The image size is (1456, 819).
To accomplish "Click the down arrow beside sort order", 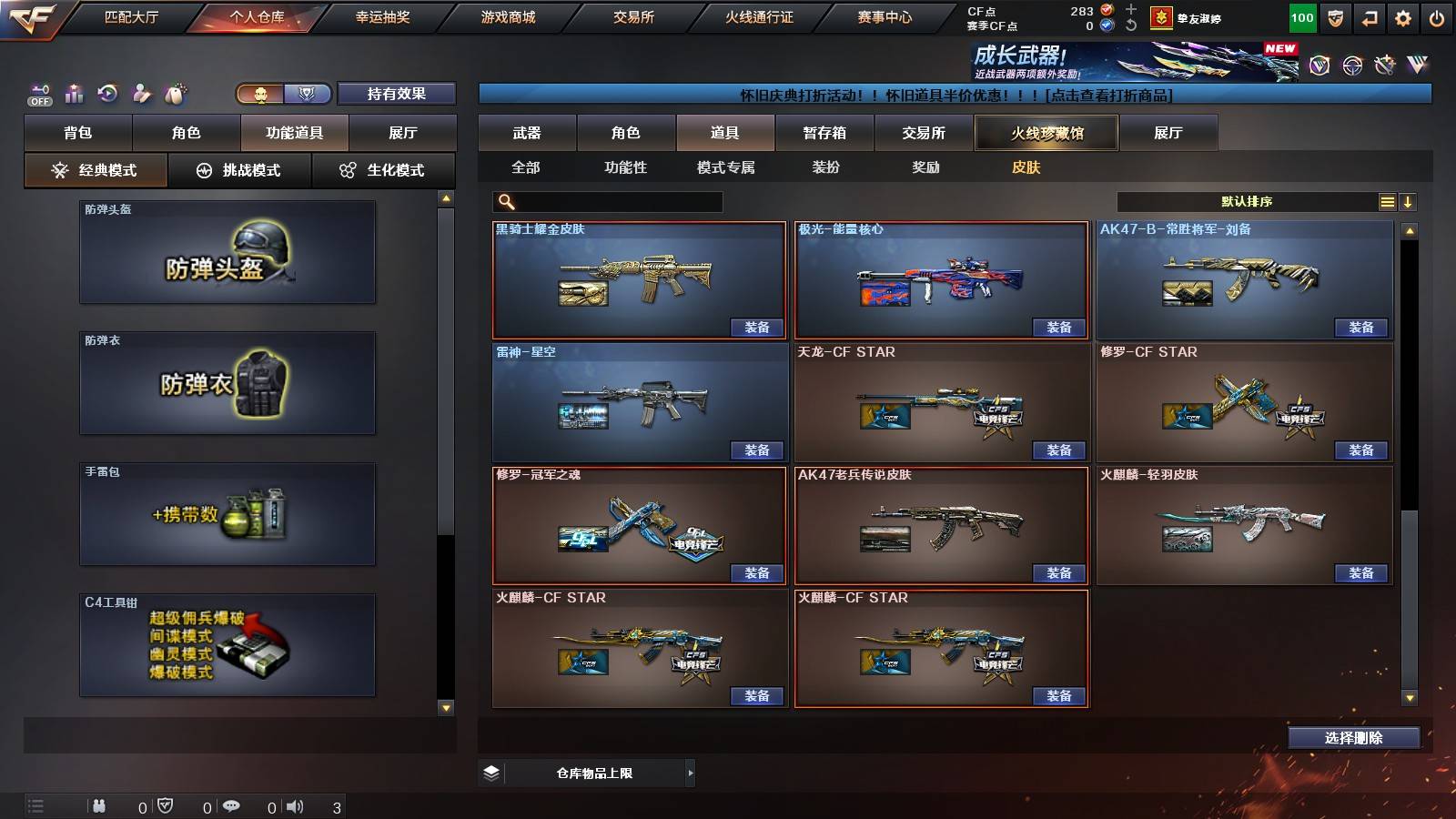I will point(1408,201).
